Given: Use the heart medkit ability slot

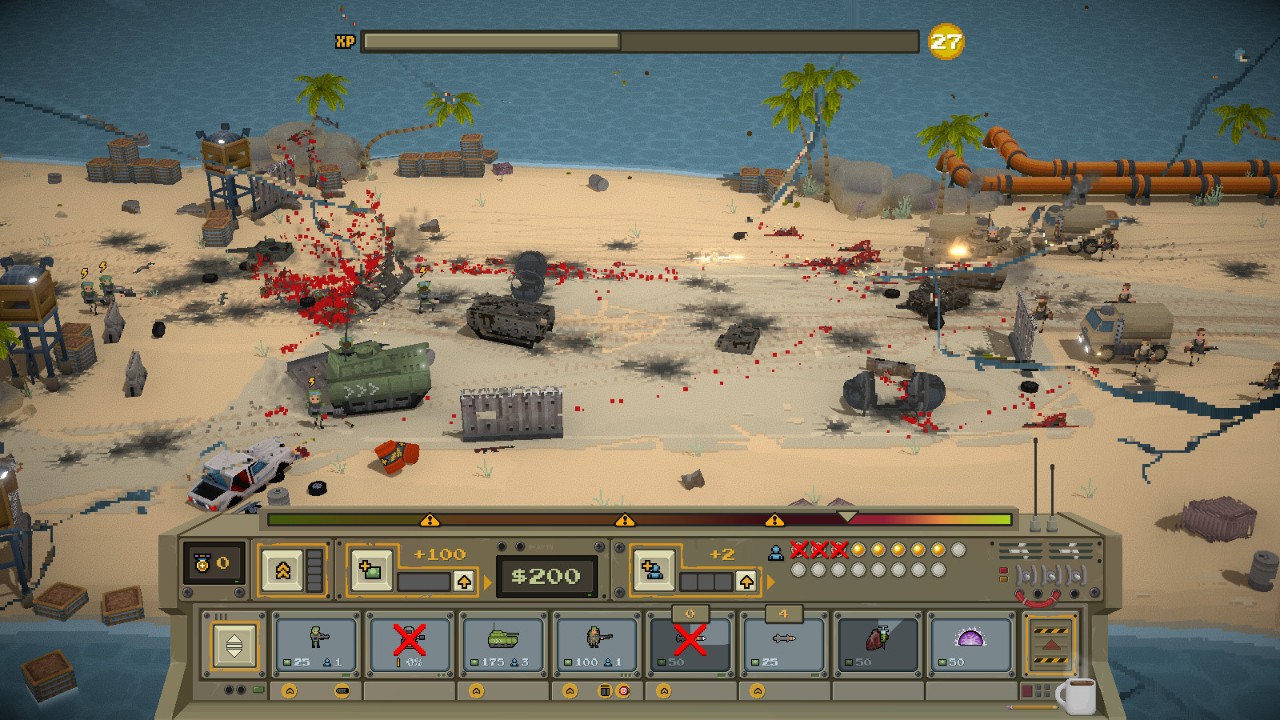Looking at the screenshot, I should [x=877, y=644].
